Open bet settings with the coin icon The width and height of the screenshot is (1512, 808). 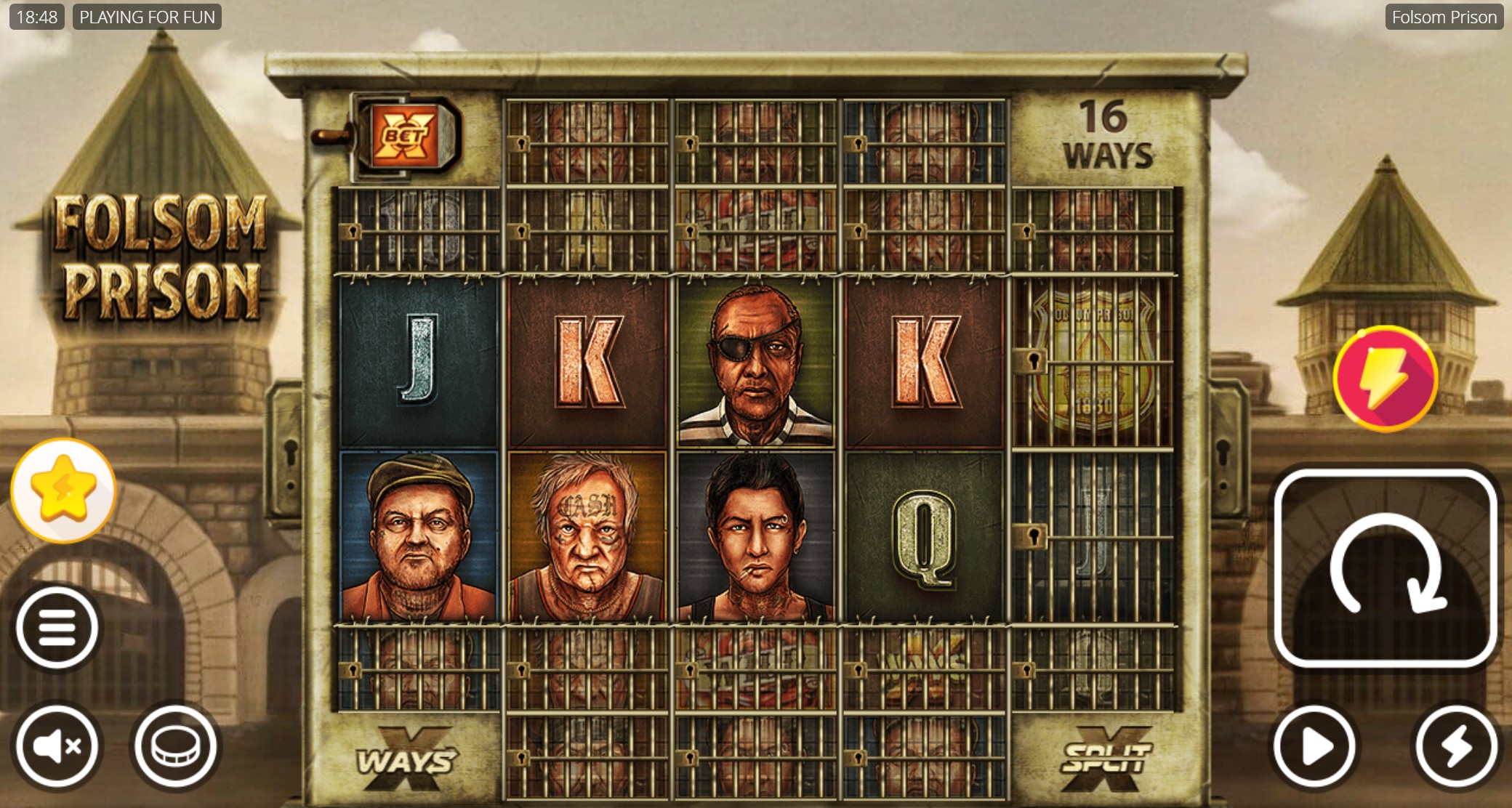(x=174, y=745)
